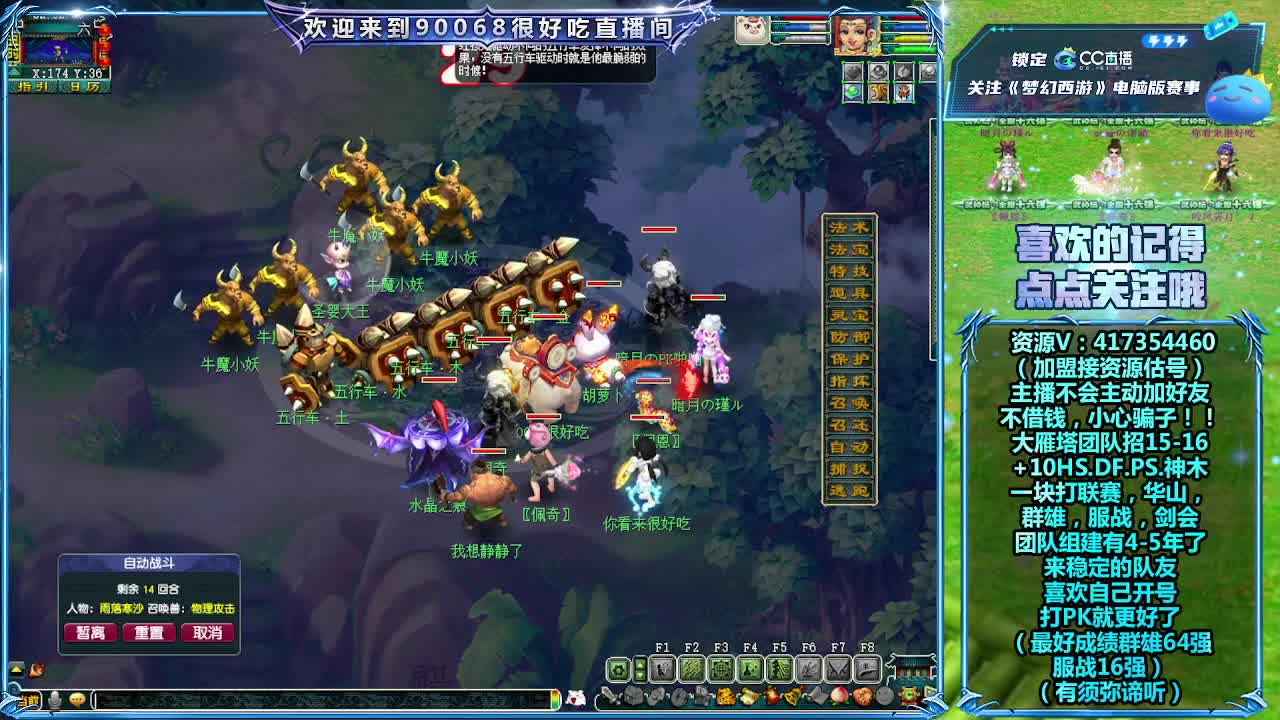Collapse the minimap with the green arrow
Screen dimensions: 1280x720
pyautogui.click(x=13, y=71)
